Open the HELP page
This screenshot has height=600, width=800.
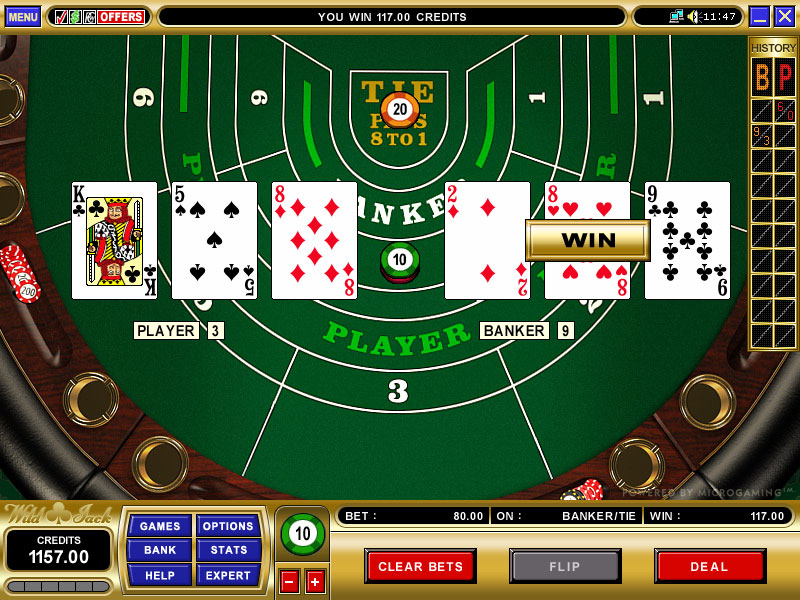159,574
